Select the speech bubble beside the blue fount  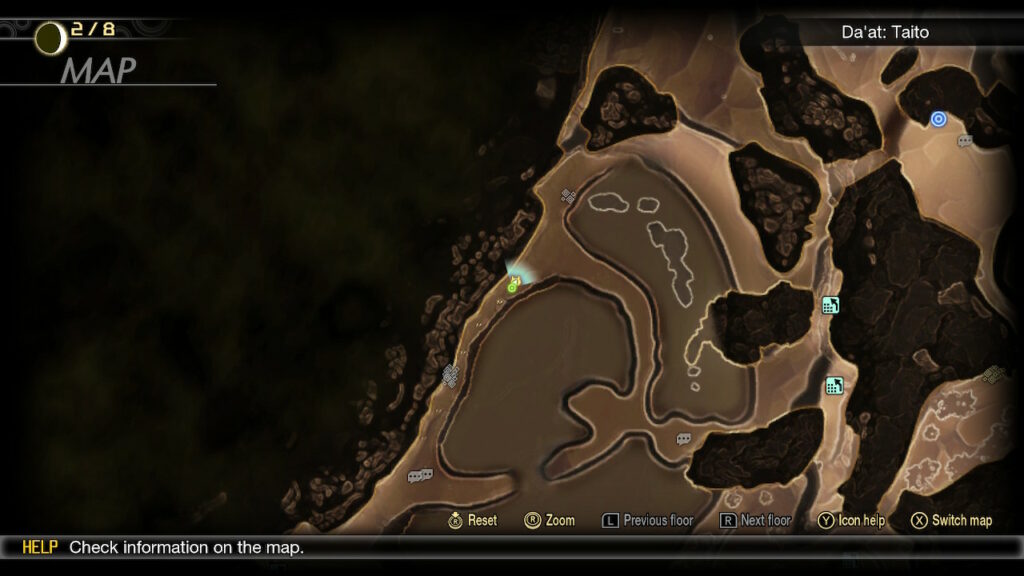(965, 141)
